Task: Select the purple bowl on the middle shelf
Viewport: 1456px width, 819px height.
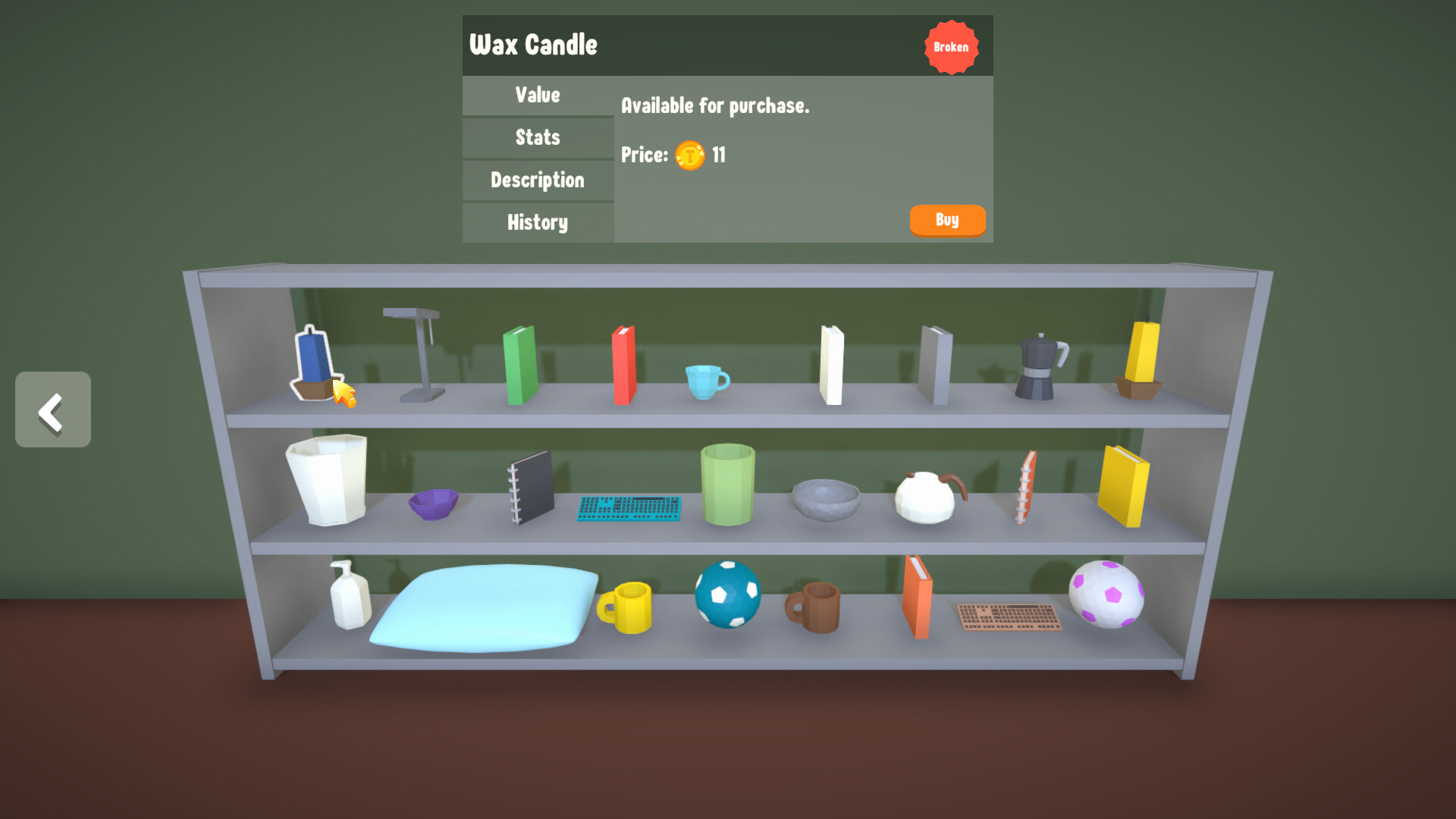Action: pyautogui.click(x=432, y=504)
